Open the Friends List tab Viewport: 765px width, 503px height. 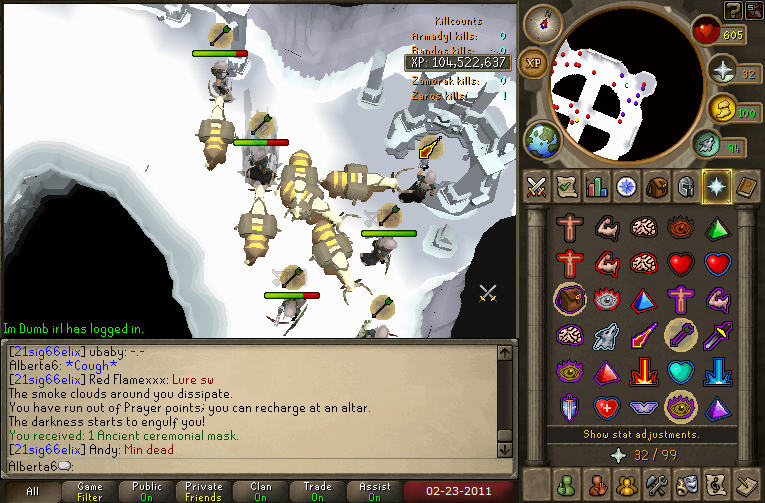566,484
